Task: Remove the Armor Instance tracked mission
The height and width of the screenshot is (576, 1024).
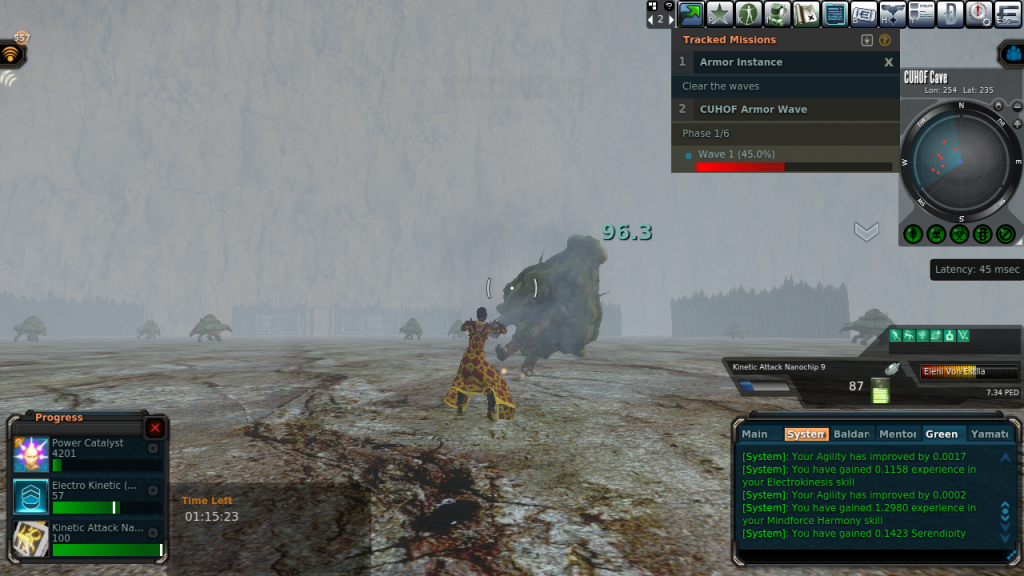Action: [888, 62]
